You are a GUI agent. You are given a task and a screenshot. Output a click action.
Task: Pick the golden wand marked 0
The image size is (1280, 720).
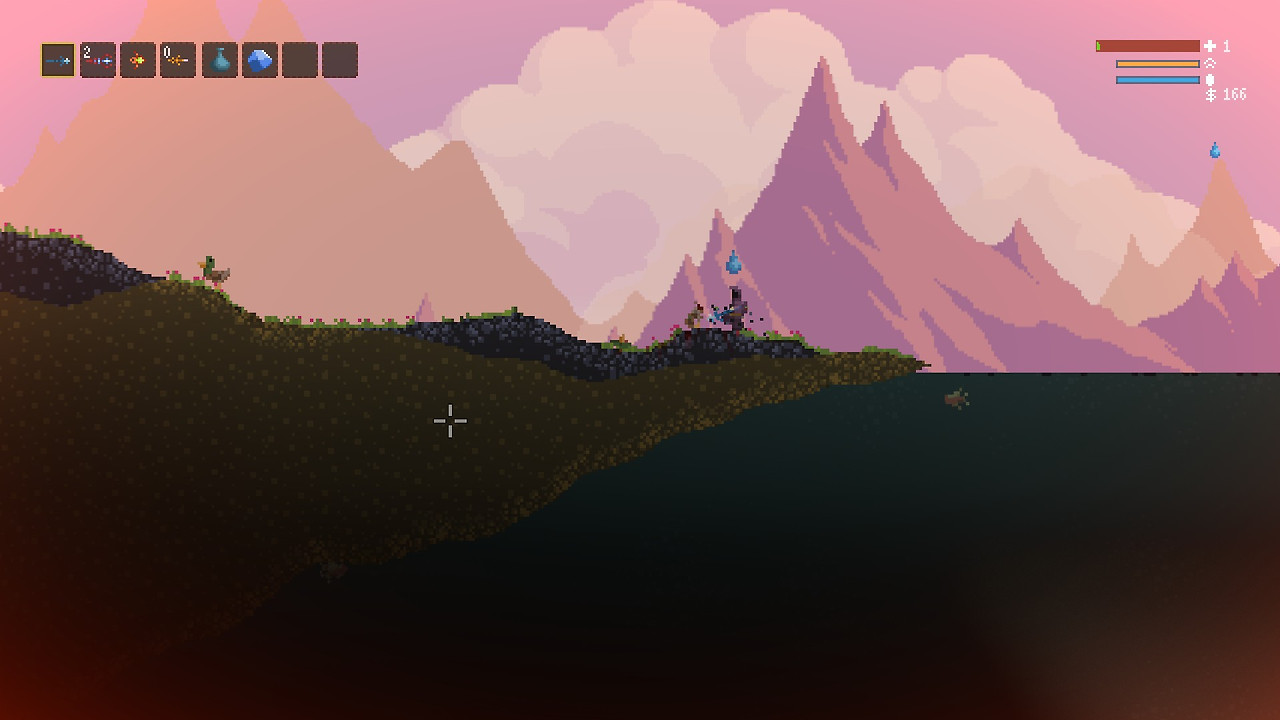pyautogui.click(x=178, y=60)
